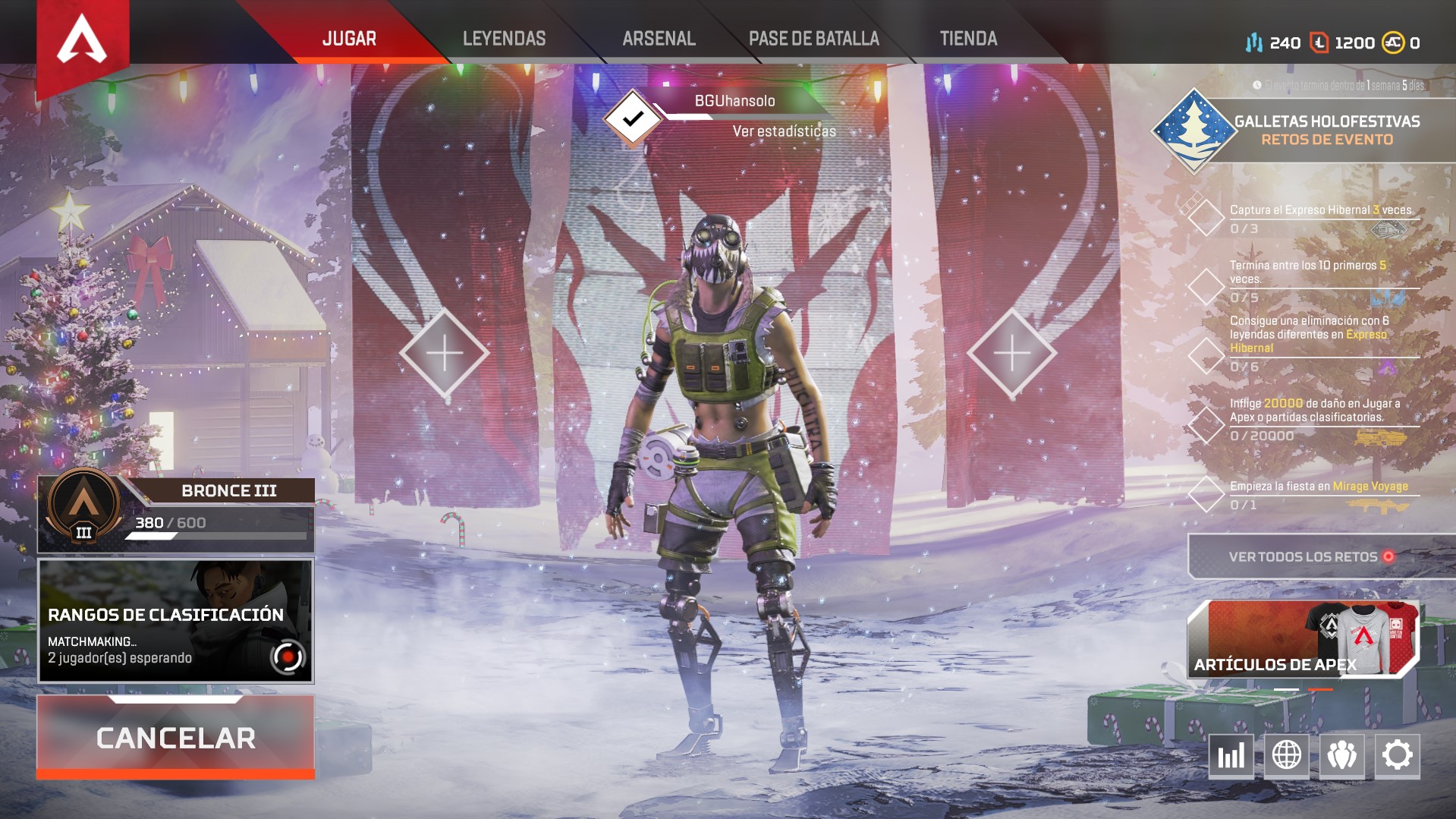The height and width of the screenshot is (819, 1456).
Task: Click Ver estadísticas under BGUhansolo
Action: coord(784,131)
